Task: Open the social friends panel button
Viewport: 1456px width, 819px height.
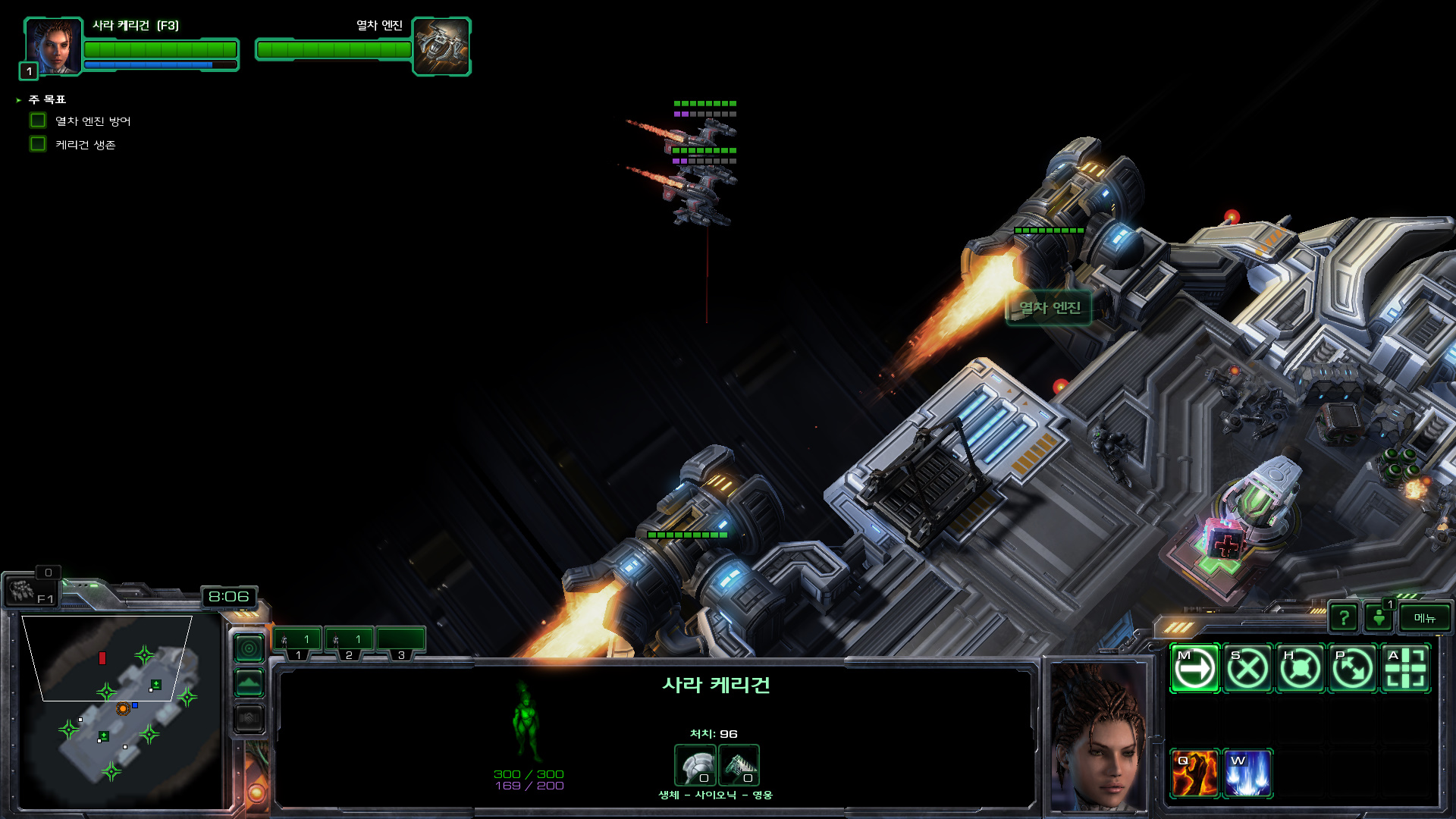Action: click(1379, 618)
